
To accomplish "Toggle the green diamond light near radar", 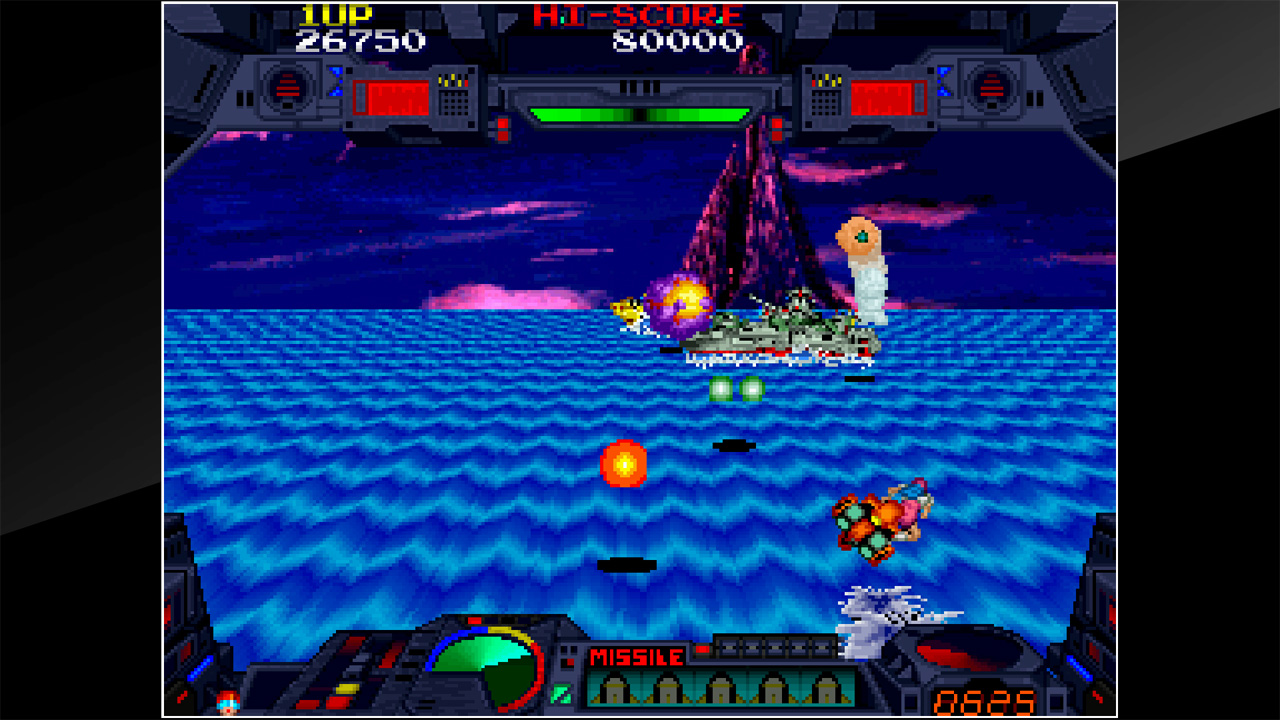I will click(561, 692).
